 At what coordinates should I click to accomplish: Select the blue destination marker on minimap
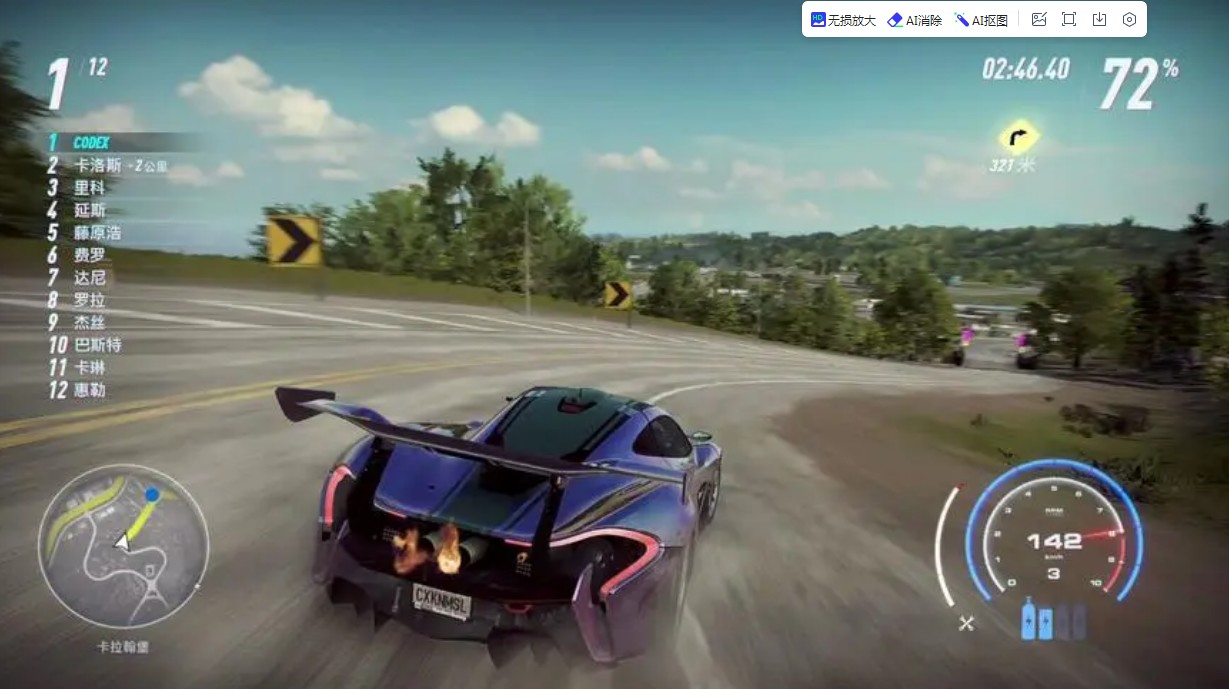152,494
